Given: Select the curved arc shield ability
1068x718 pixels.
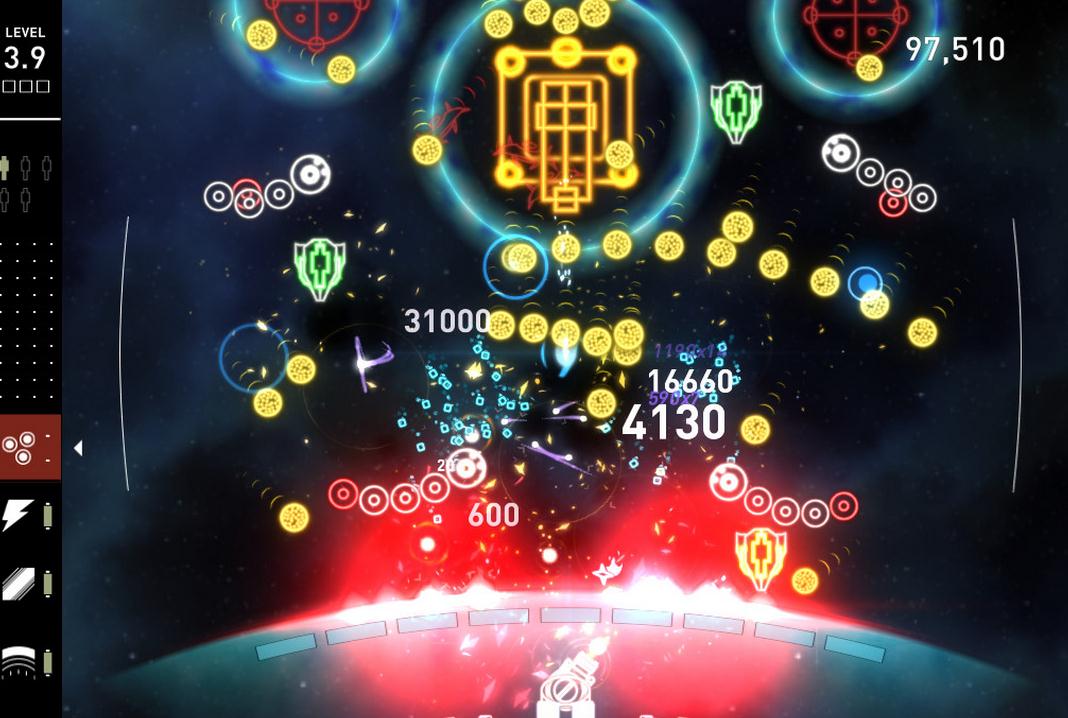Looking at the screenshot, I should [x=18, y=659].
